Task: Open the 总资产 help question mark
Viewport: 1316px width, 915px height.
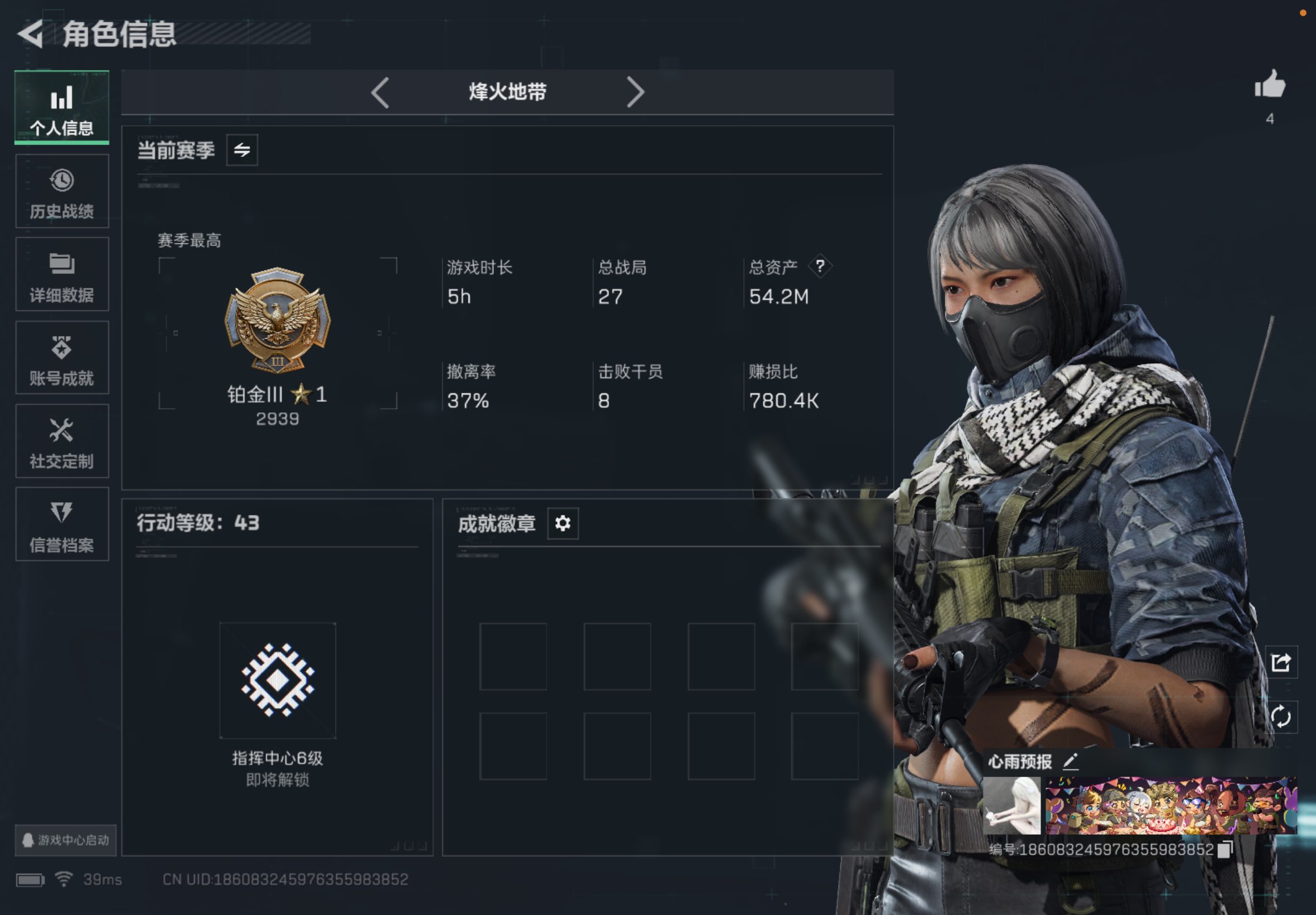Action: click(820, 266)
